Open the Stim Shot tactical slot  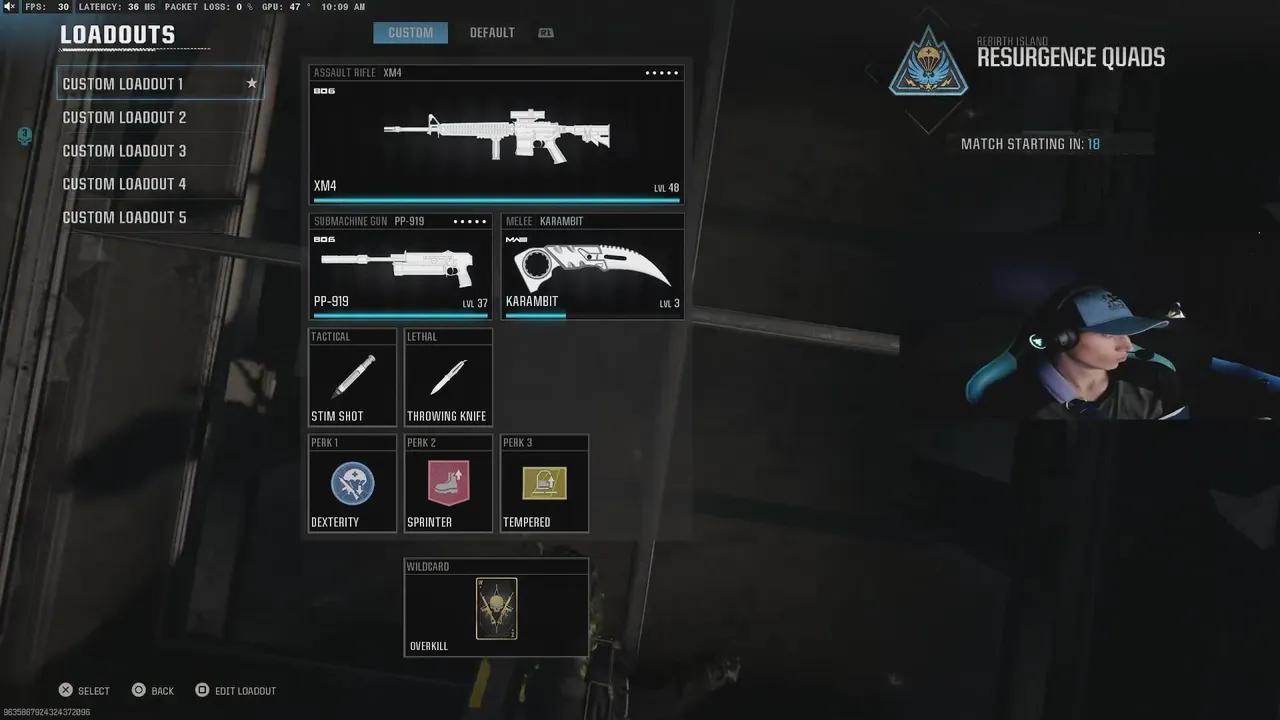point(352,378)
